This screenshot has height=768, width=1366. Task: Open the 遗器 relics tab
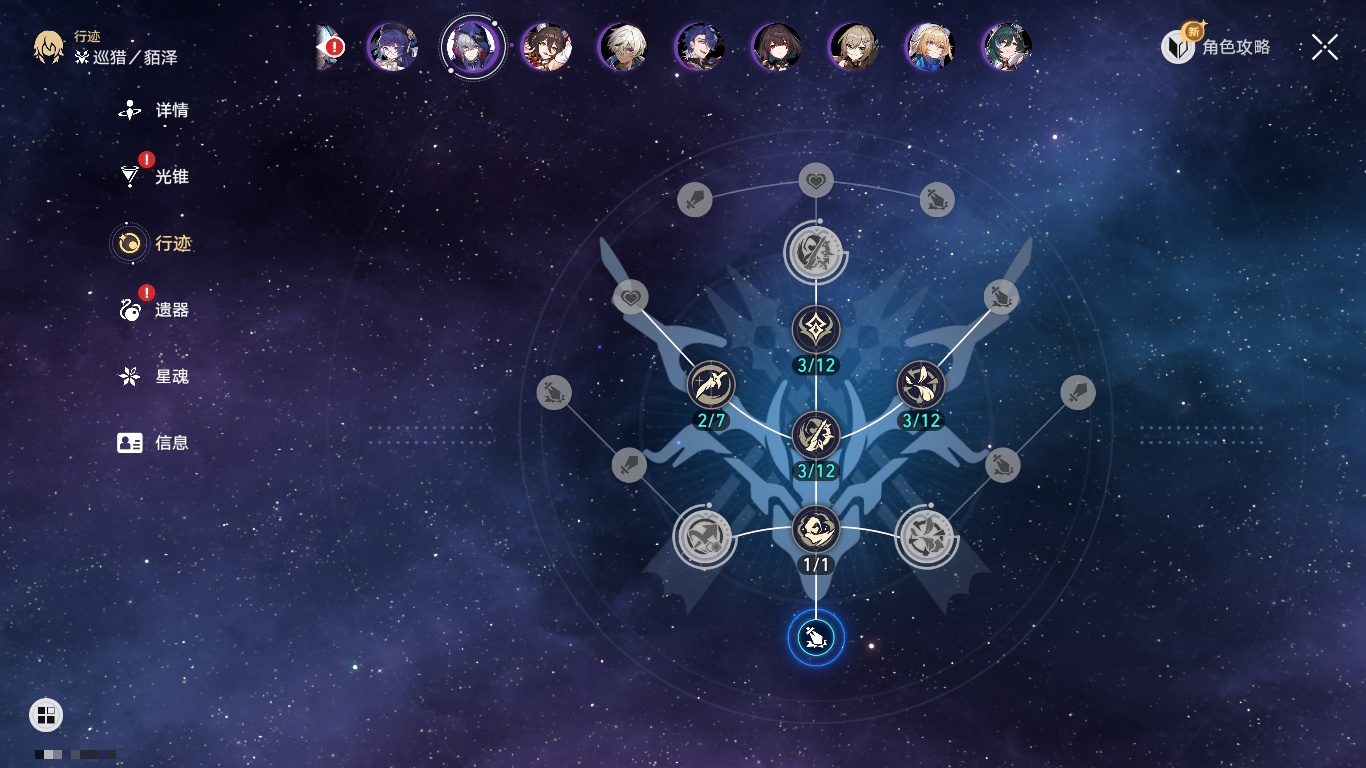coord(155,310)
